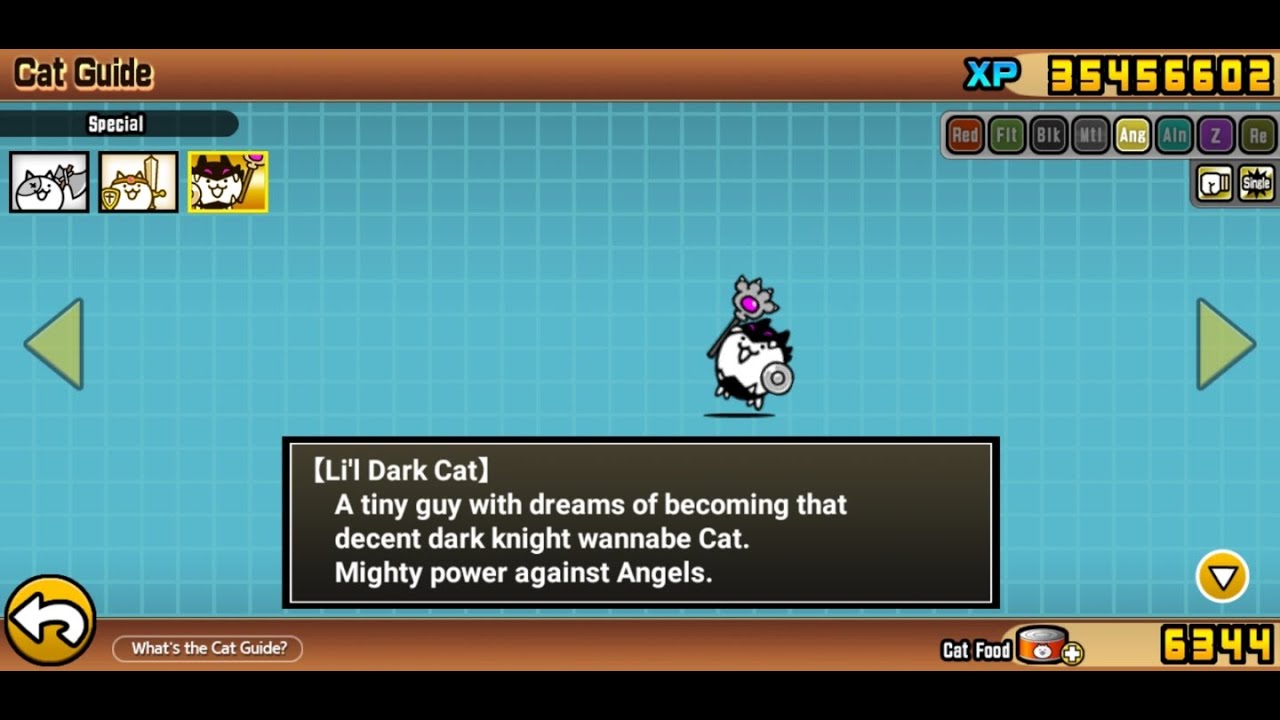1280x720 pixels.
Task: Tap the purple Z zombie trait icon
Action: tap(1216, 135)
